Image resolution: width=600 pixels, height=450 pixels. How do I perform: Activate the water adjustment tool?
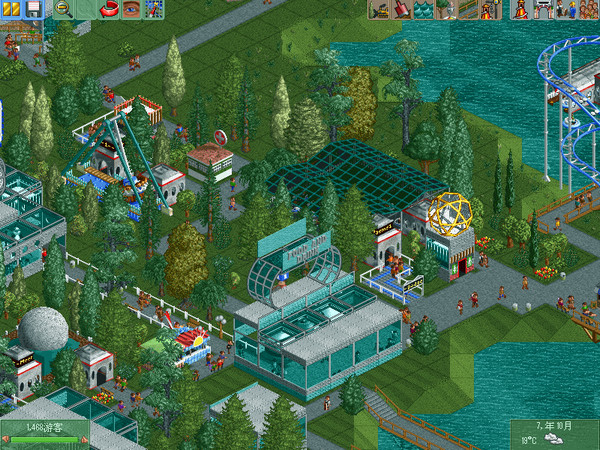click(x=424, y=9)
